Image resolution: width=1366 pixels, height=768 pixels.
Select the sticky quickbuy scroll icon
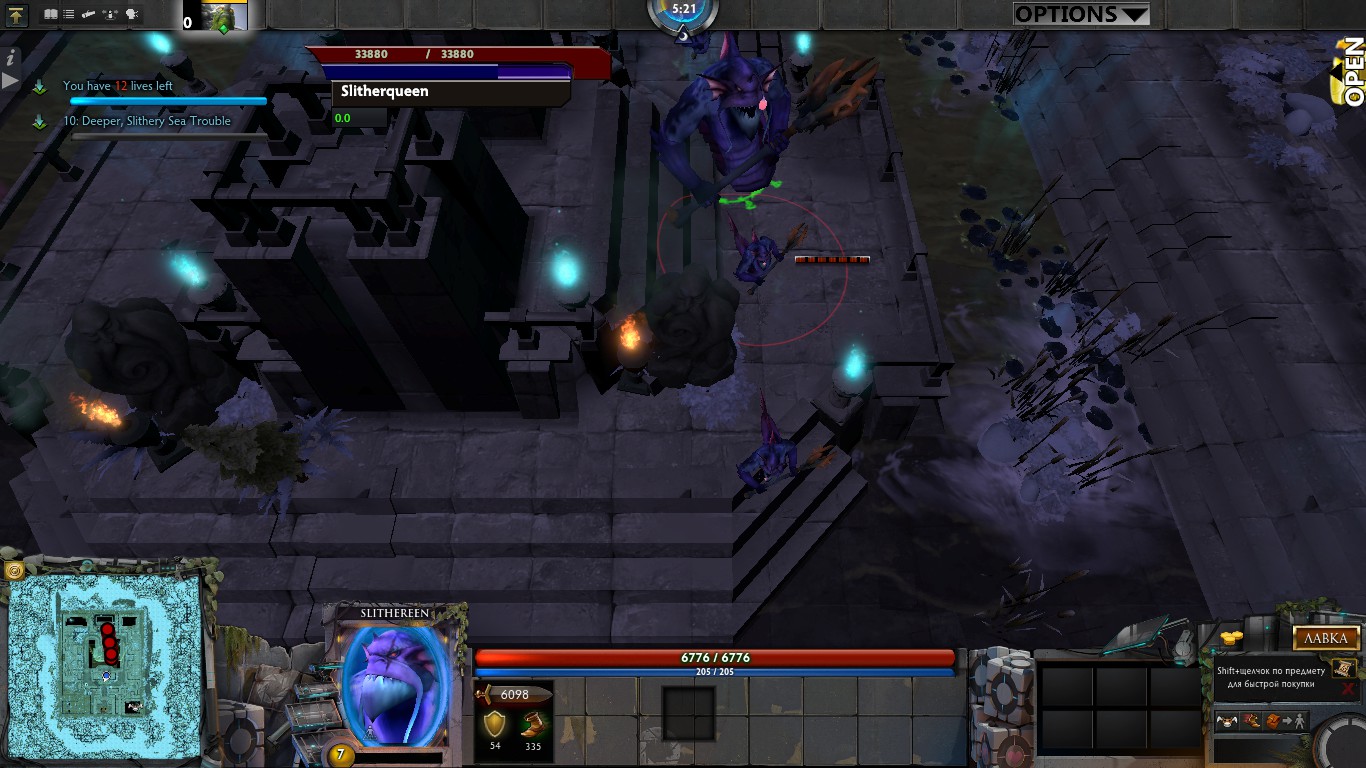[x=1342, y=668]
